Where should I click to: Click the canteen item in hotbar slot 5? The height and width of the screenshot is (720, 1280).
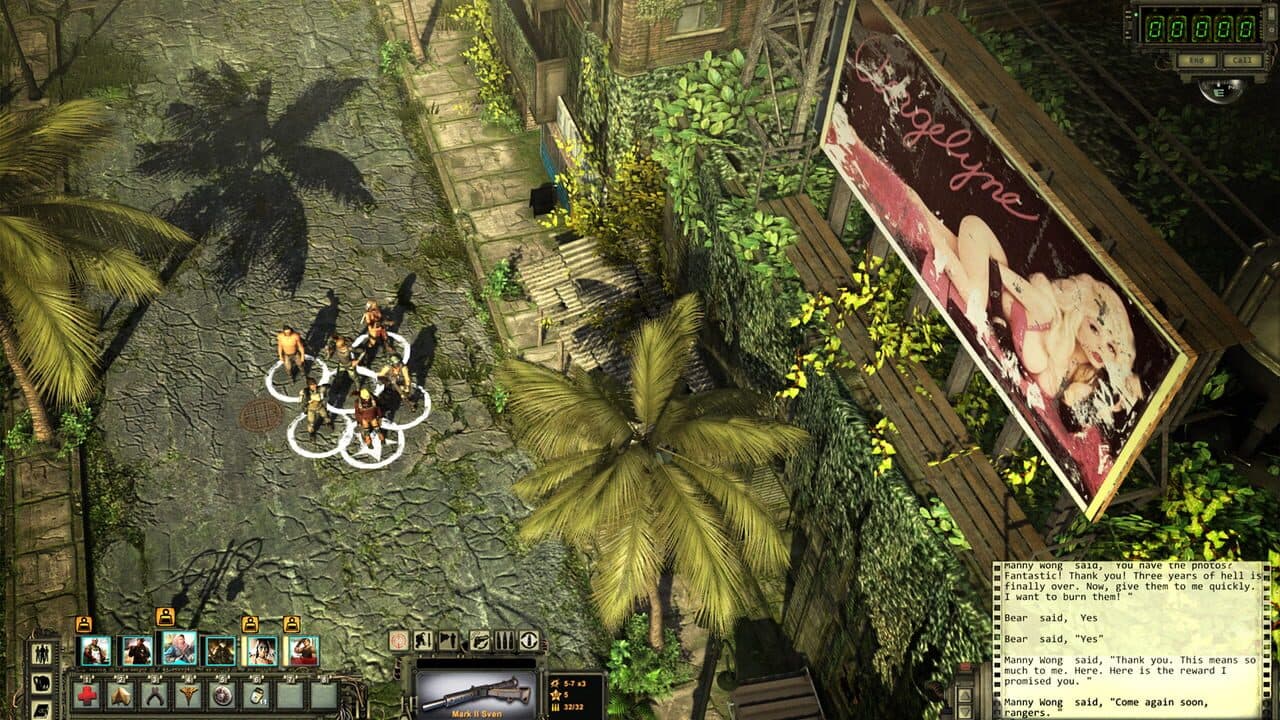coord(222,696)
